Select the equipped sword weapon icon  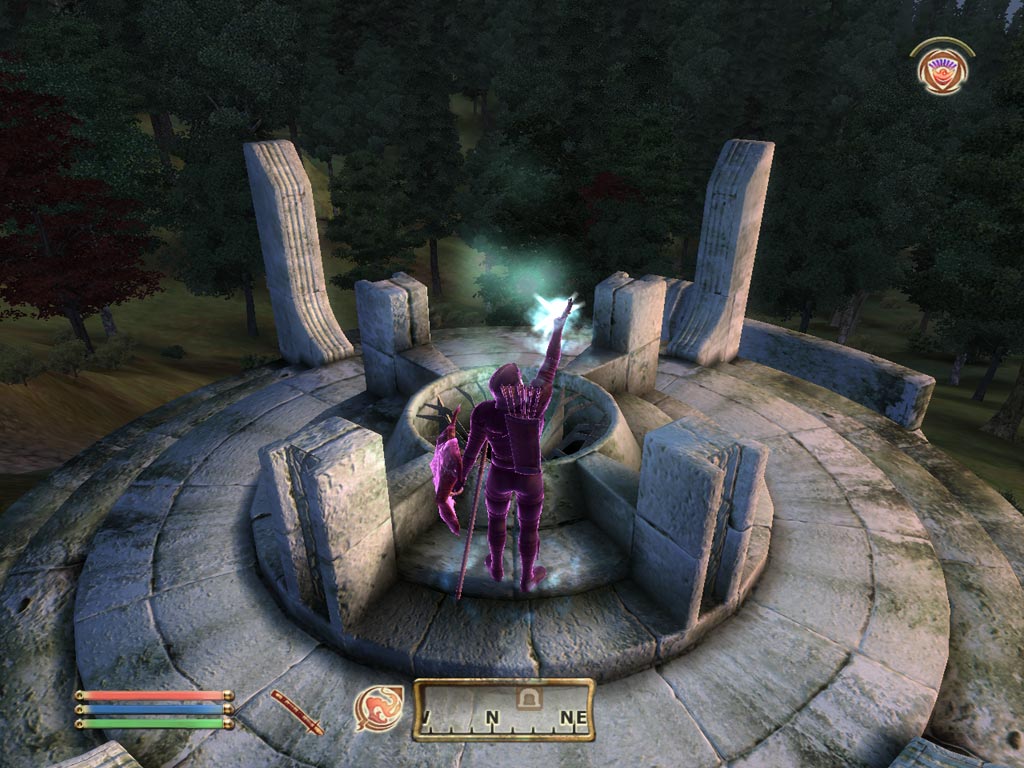pos(297,711)
